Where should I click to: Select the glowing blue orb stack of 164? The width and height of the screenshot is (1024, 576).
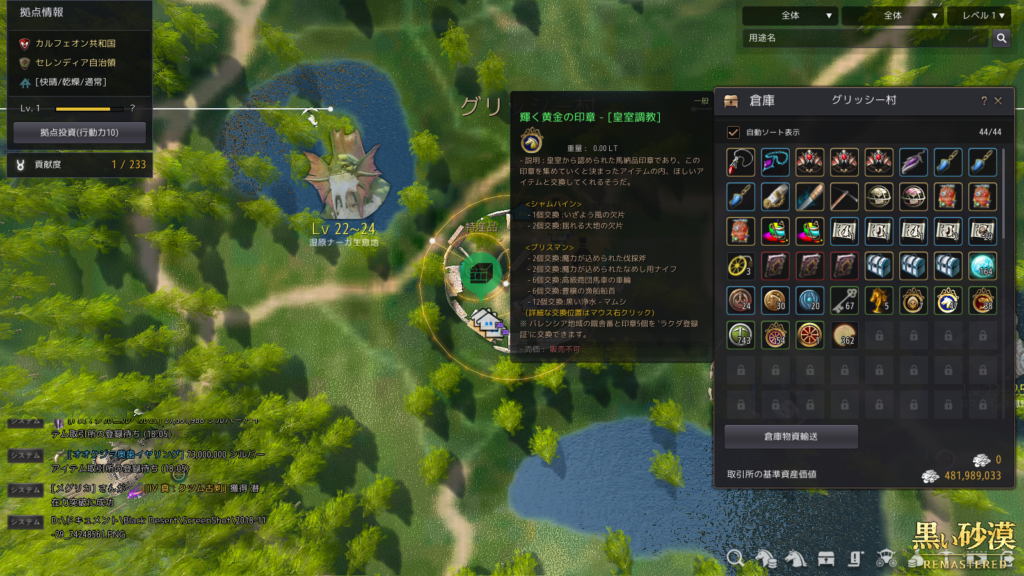point(982,265)
